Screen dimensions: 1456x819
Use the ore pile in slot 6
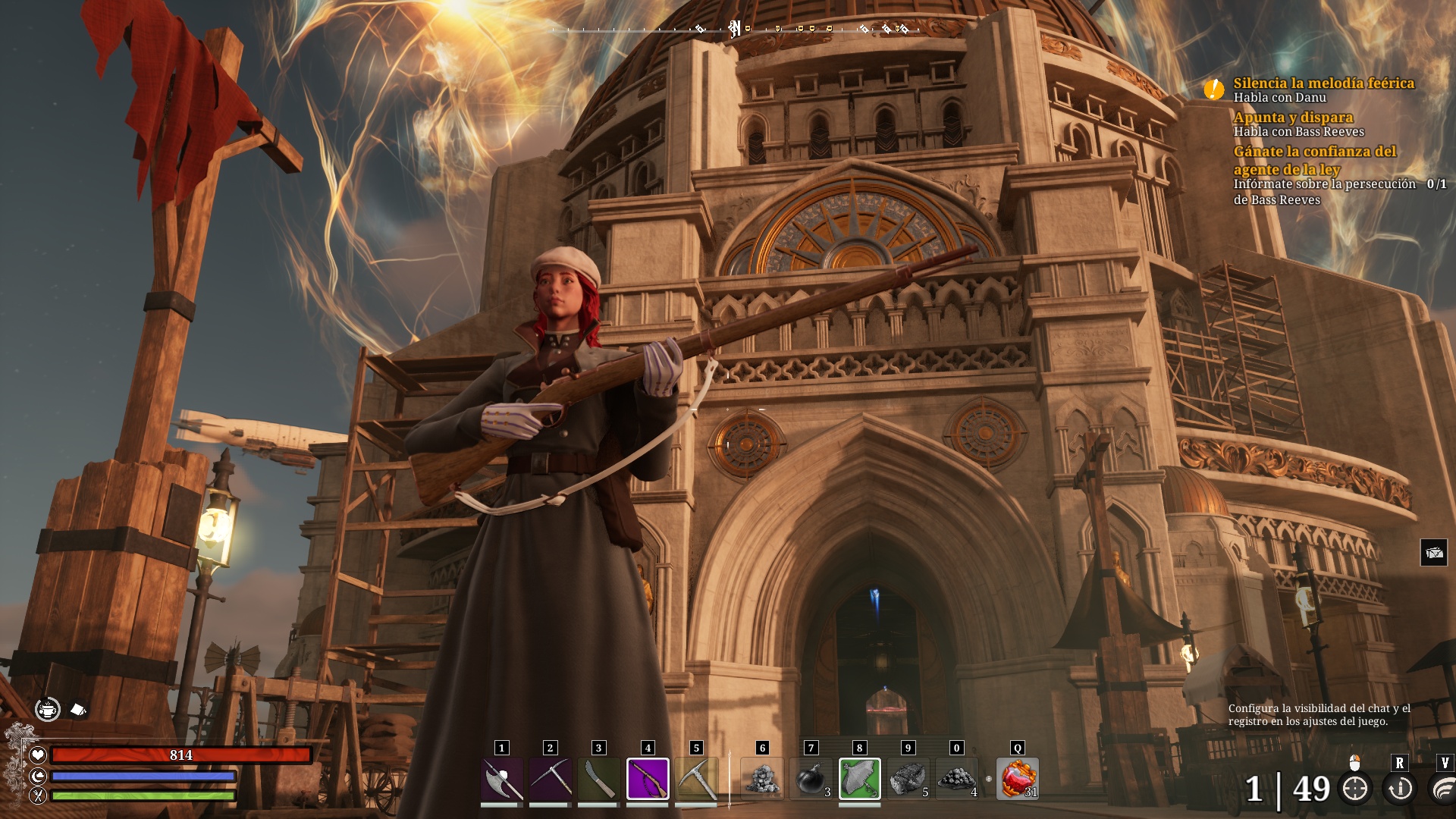click(763, 779)
